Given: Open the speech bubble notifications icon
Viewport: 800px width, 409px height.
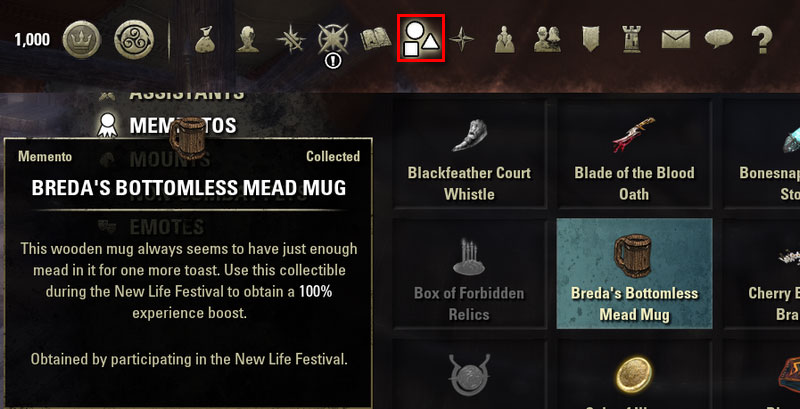Looking at the screenshot, I should 718,40.
